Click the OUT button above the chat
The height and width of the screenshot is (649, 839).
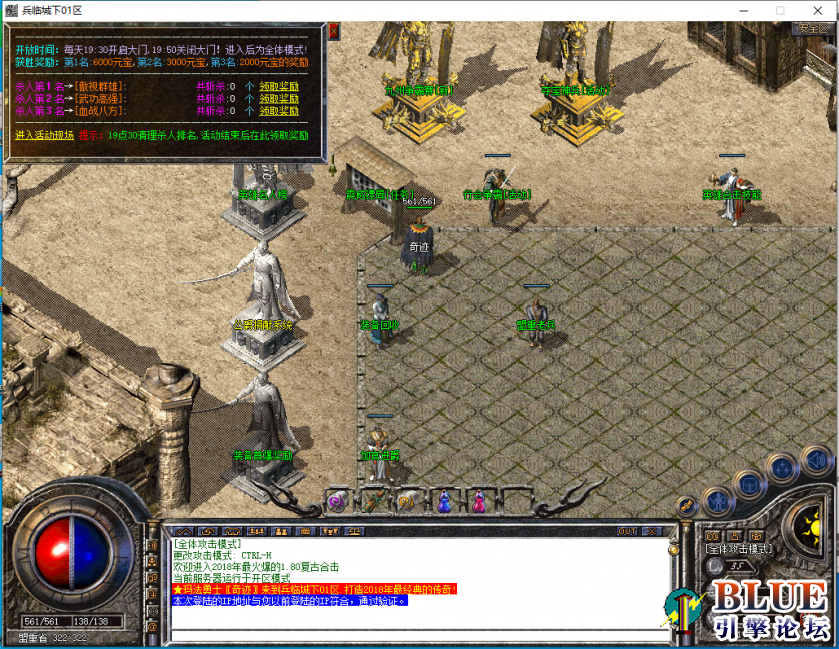[627, 531]
